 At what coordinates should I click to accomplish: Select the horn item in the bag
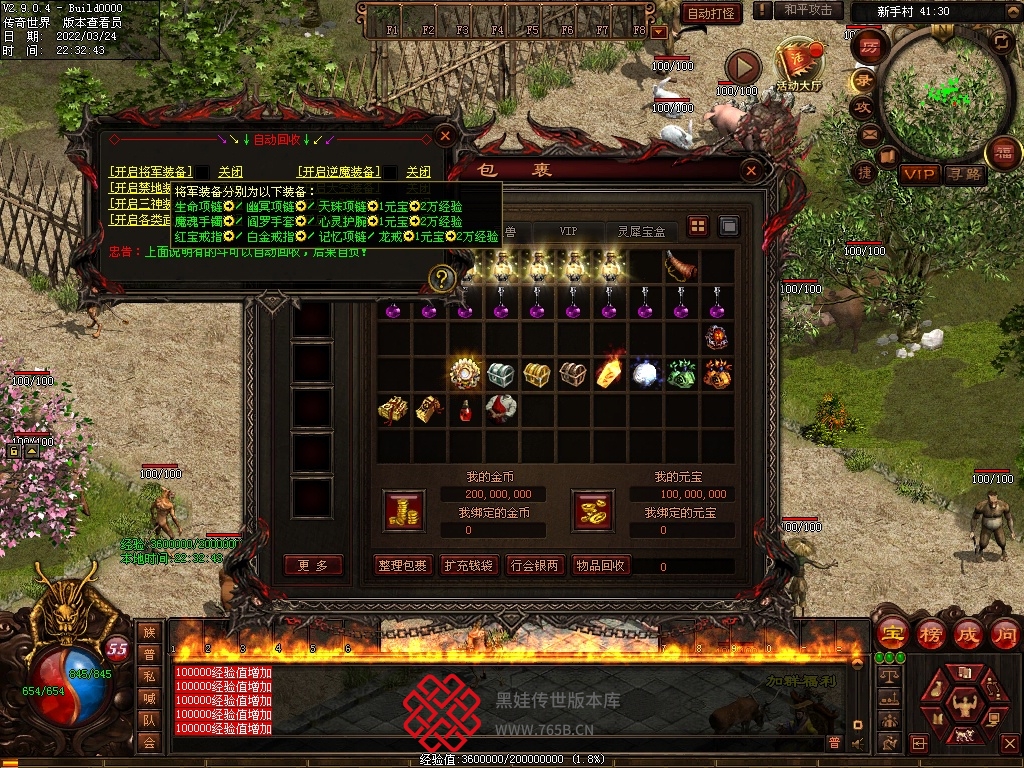coord(681,266)
